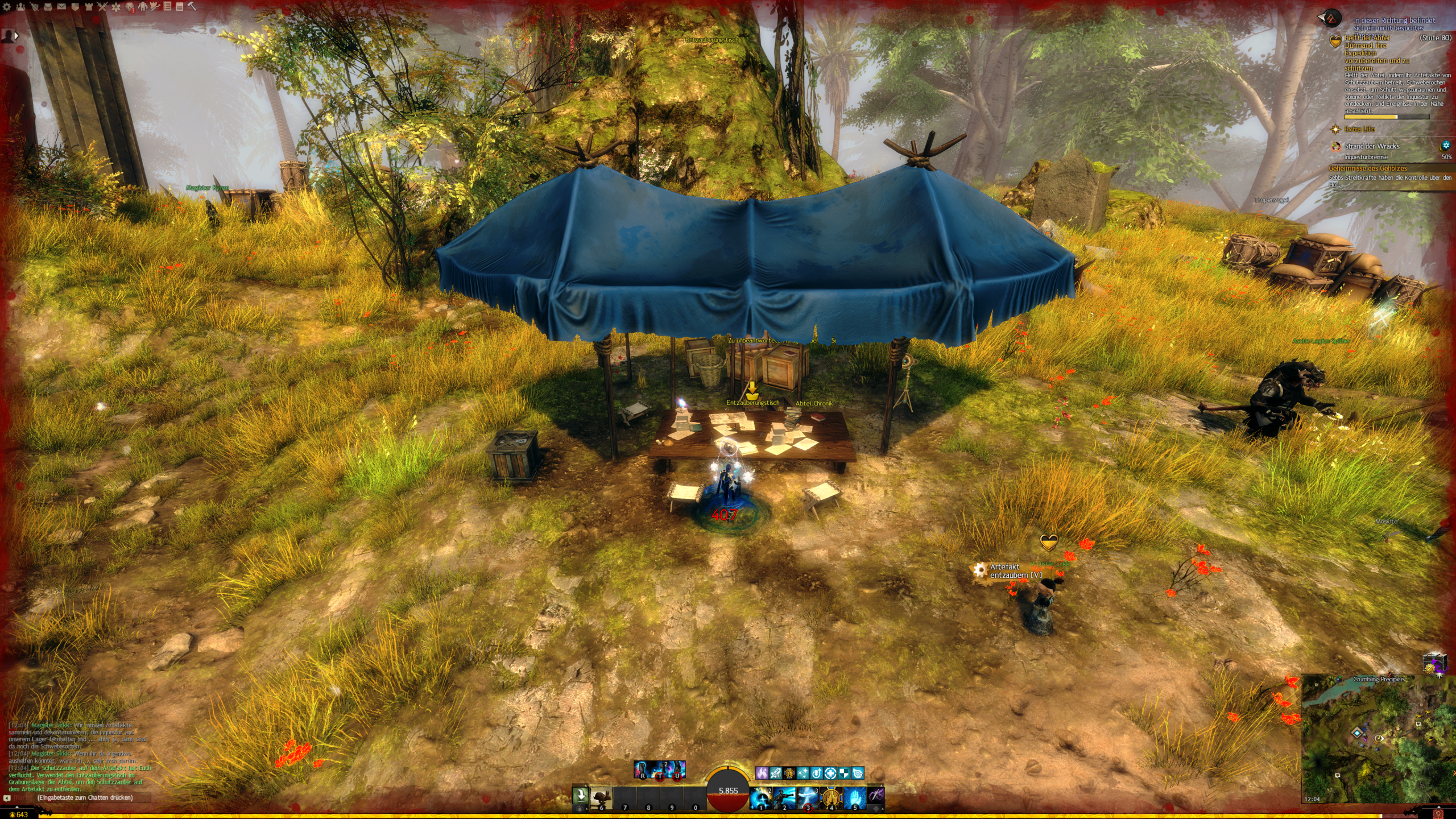The width and height of the screenshot is (1456, 819).
Task: Cast the glowing blue hand skill 5
Action: (x=854, y=797)
